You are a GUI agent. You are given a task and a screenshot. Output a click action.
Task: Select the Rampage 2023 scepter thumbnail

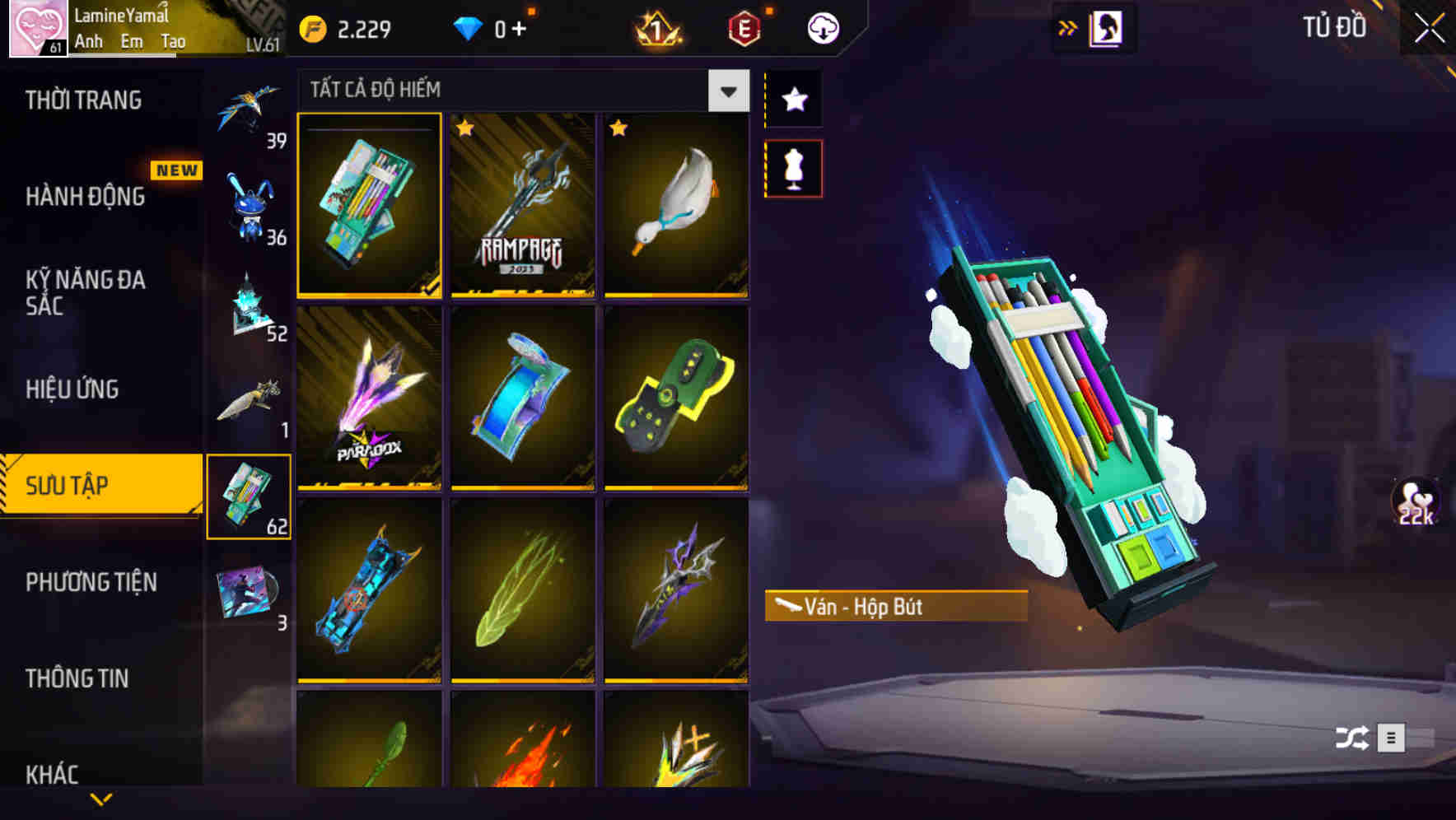pos(522,205)
